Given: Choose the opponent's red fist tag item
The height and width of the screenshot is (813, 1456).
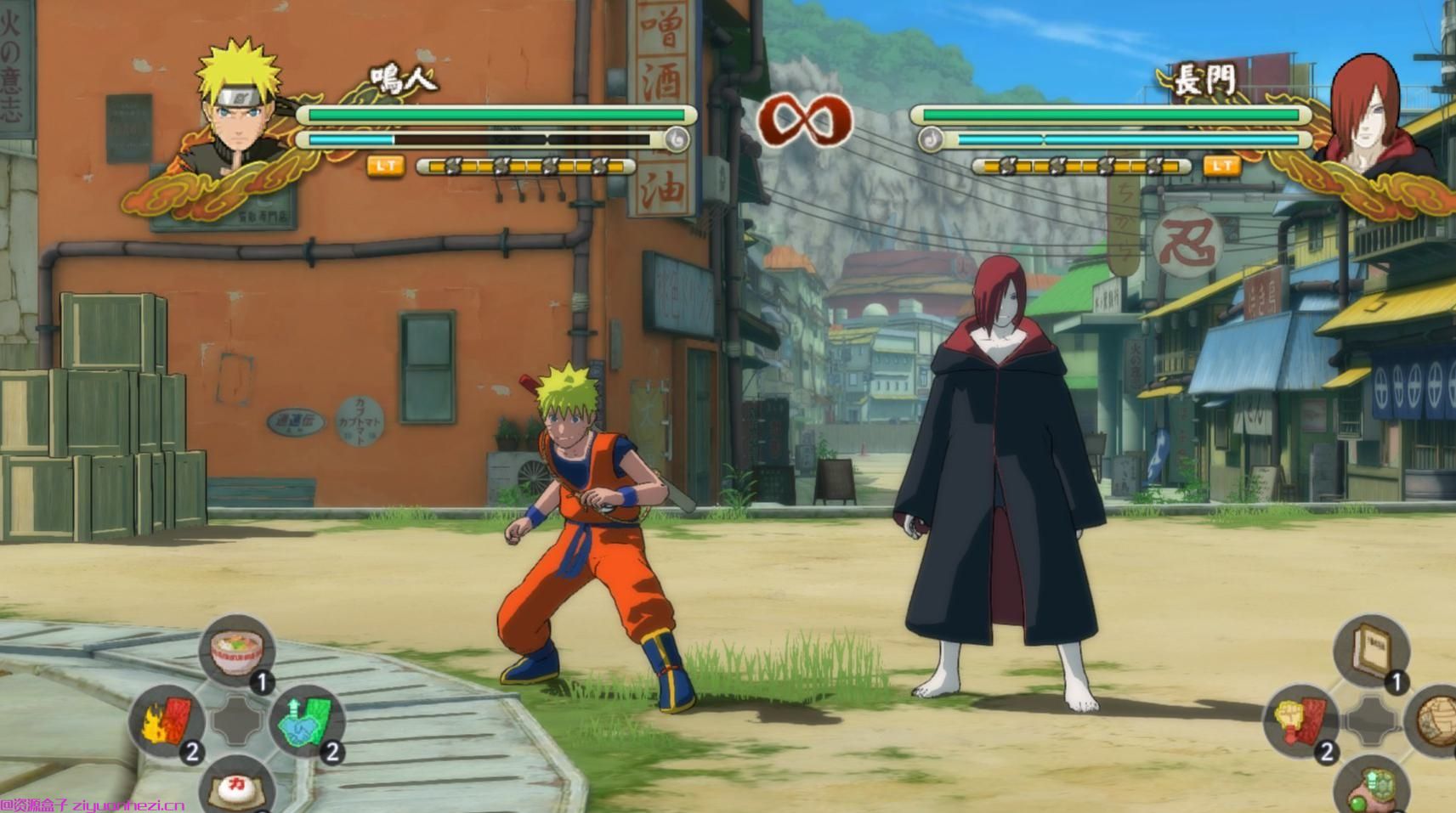Looking at the screenshot, I should pyautogui.click(x=1301, y=721).
